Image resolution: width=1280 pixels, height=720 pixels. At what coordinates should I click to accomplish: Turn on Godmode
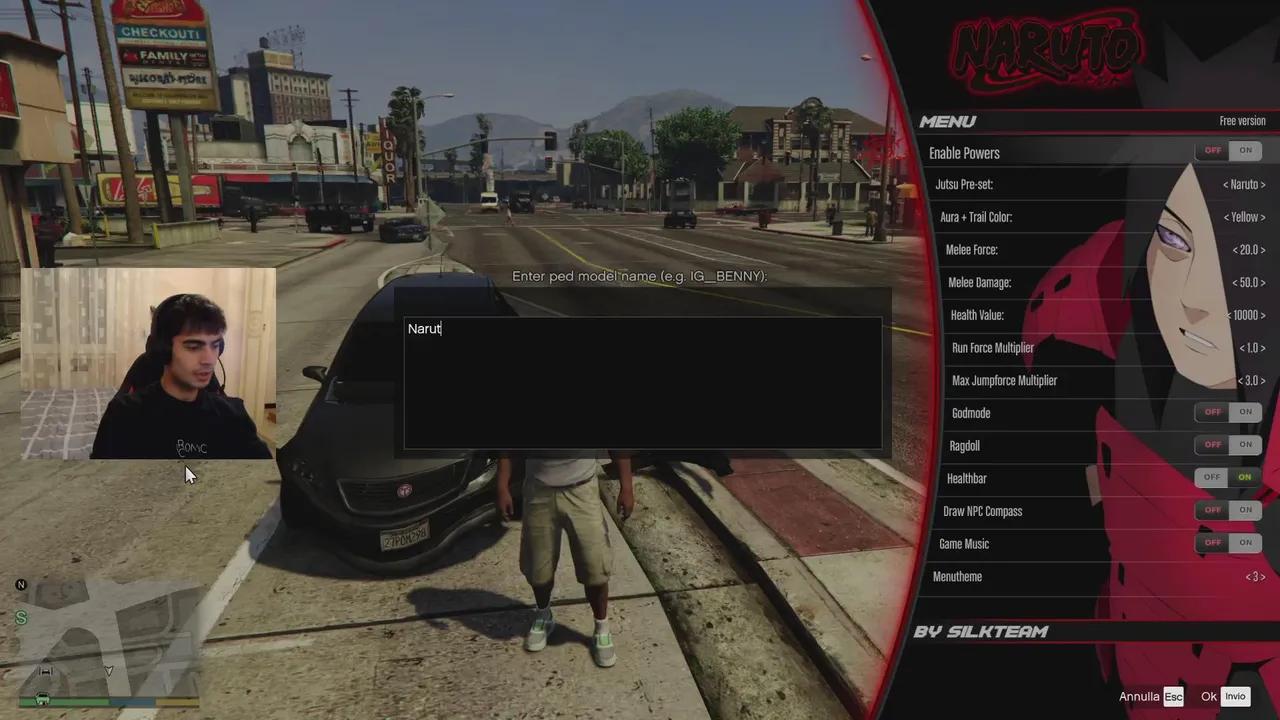click(x=1245, y=411)
